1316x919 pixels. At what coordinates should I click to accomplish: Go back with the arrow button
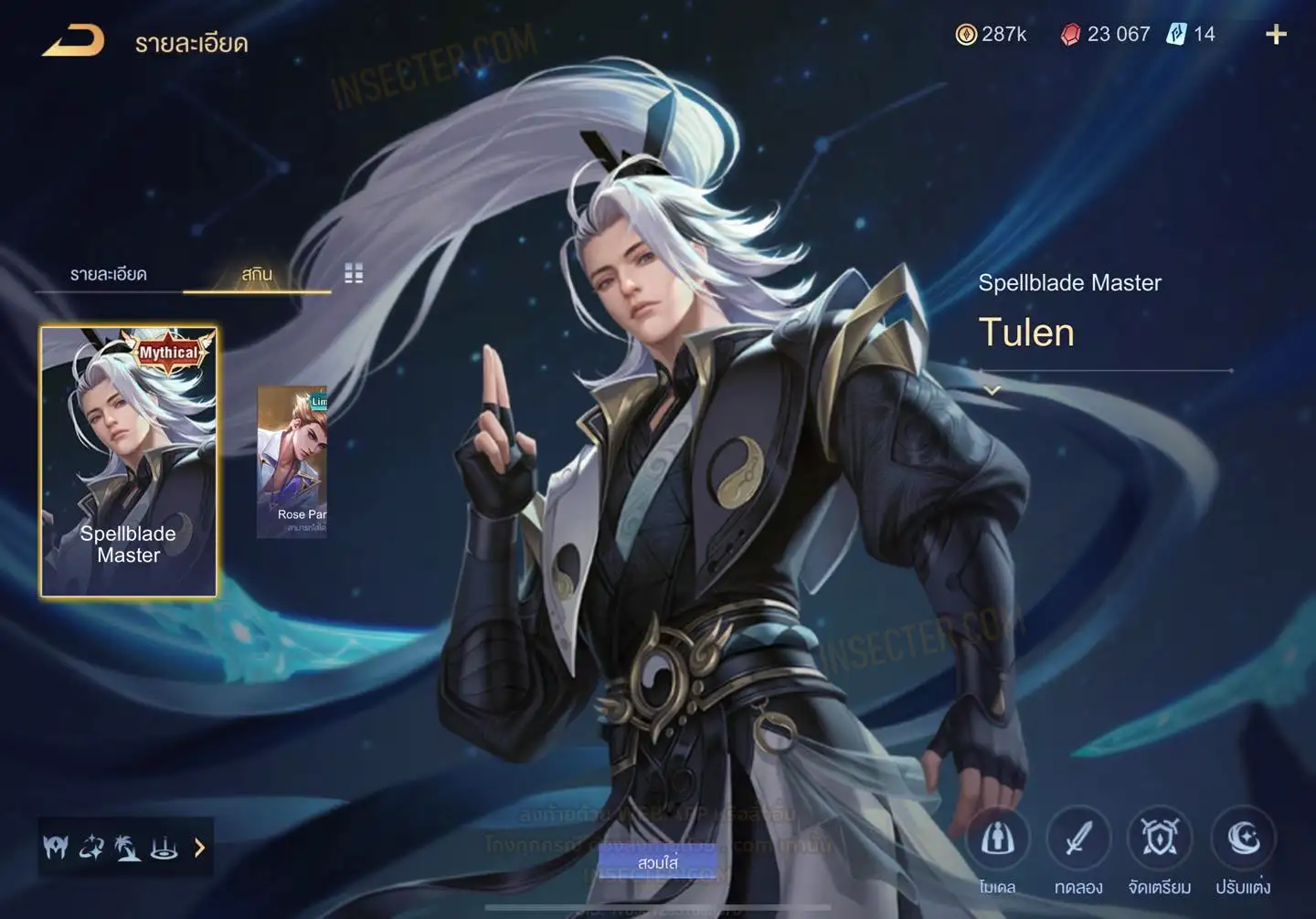pos(73,41)
